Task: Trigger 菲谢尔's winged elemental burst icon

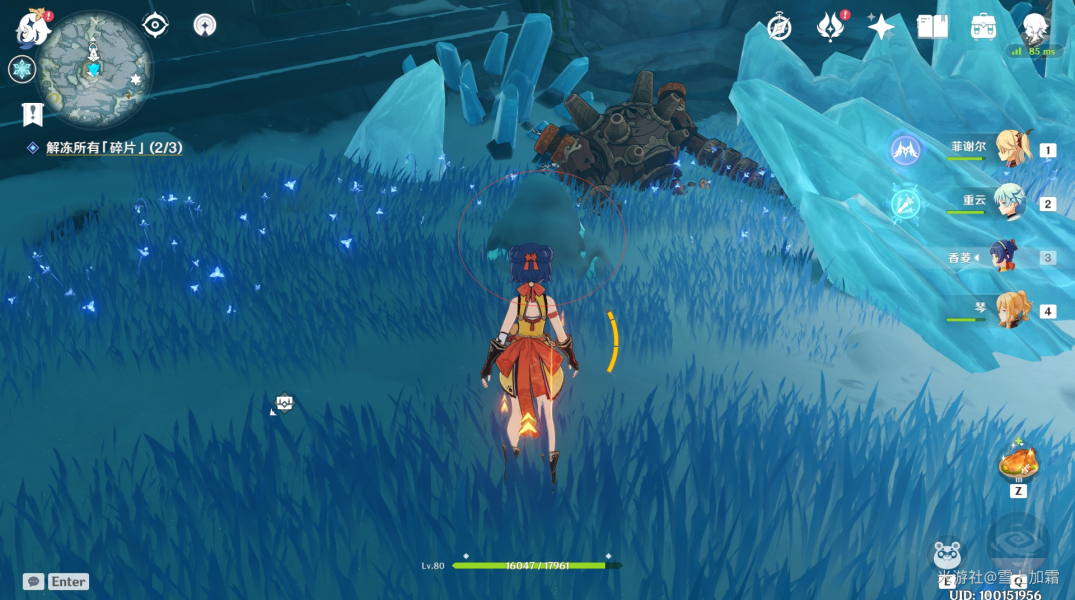Action: 905,150
